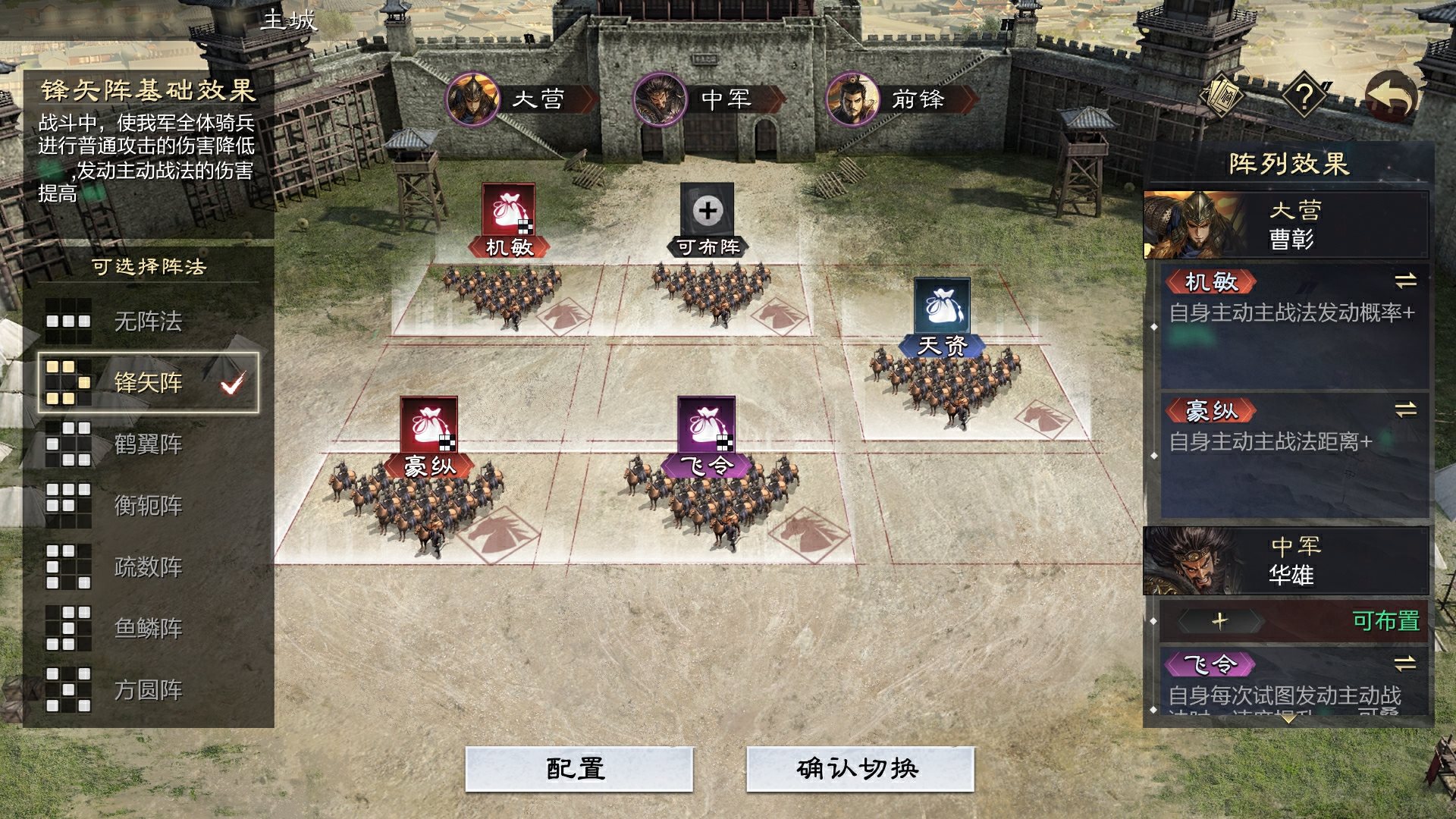Pick the 衡轭阵 formation
Image resolution: width=1456 pixels, height=819 pixels.
click(x=148, y=505)
